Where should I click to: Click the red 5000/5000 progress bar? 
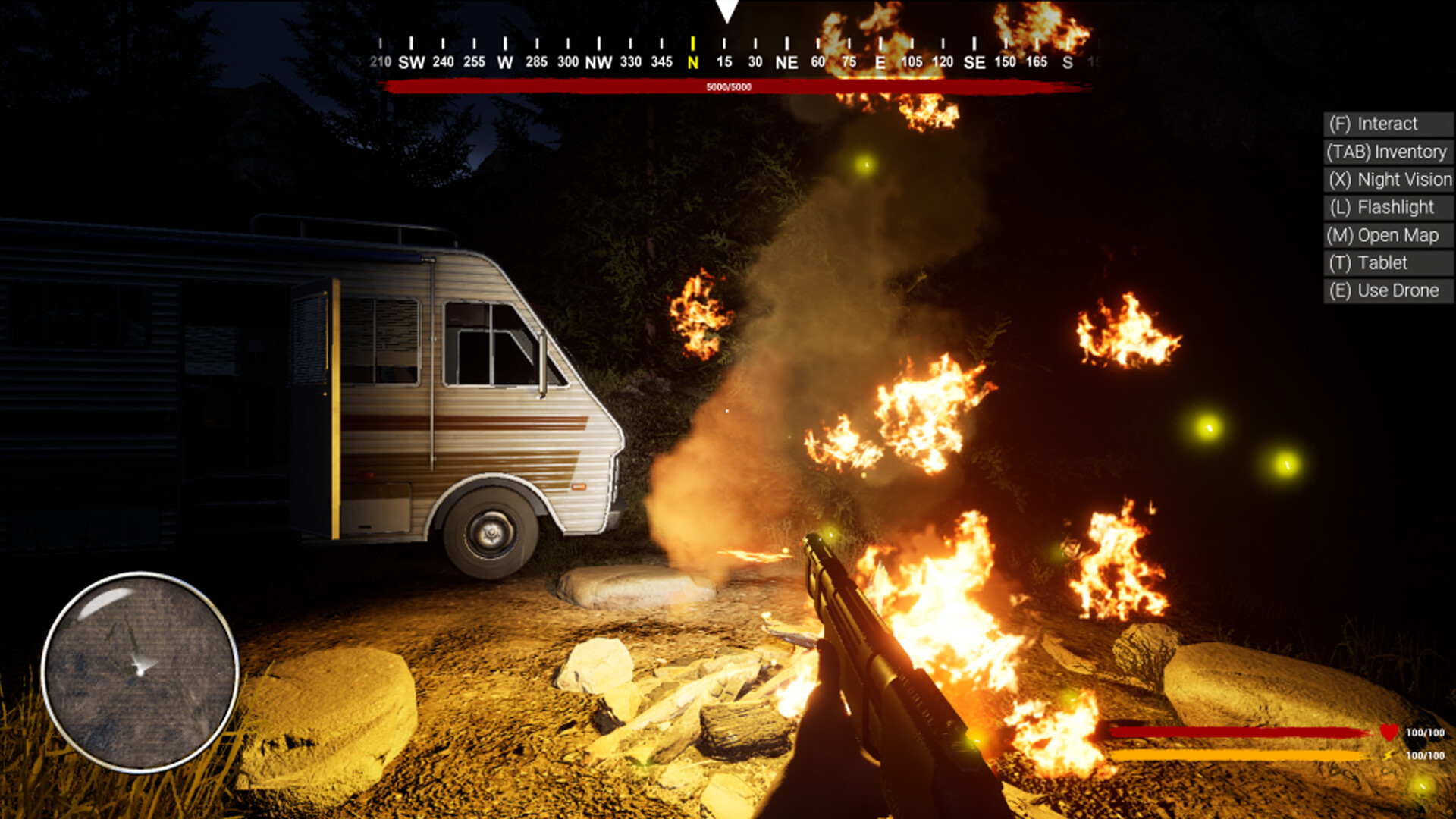[728, 87]
